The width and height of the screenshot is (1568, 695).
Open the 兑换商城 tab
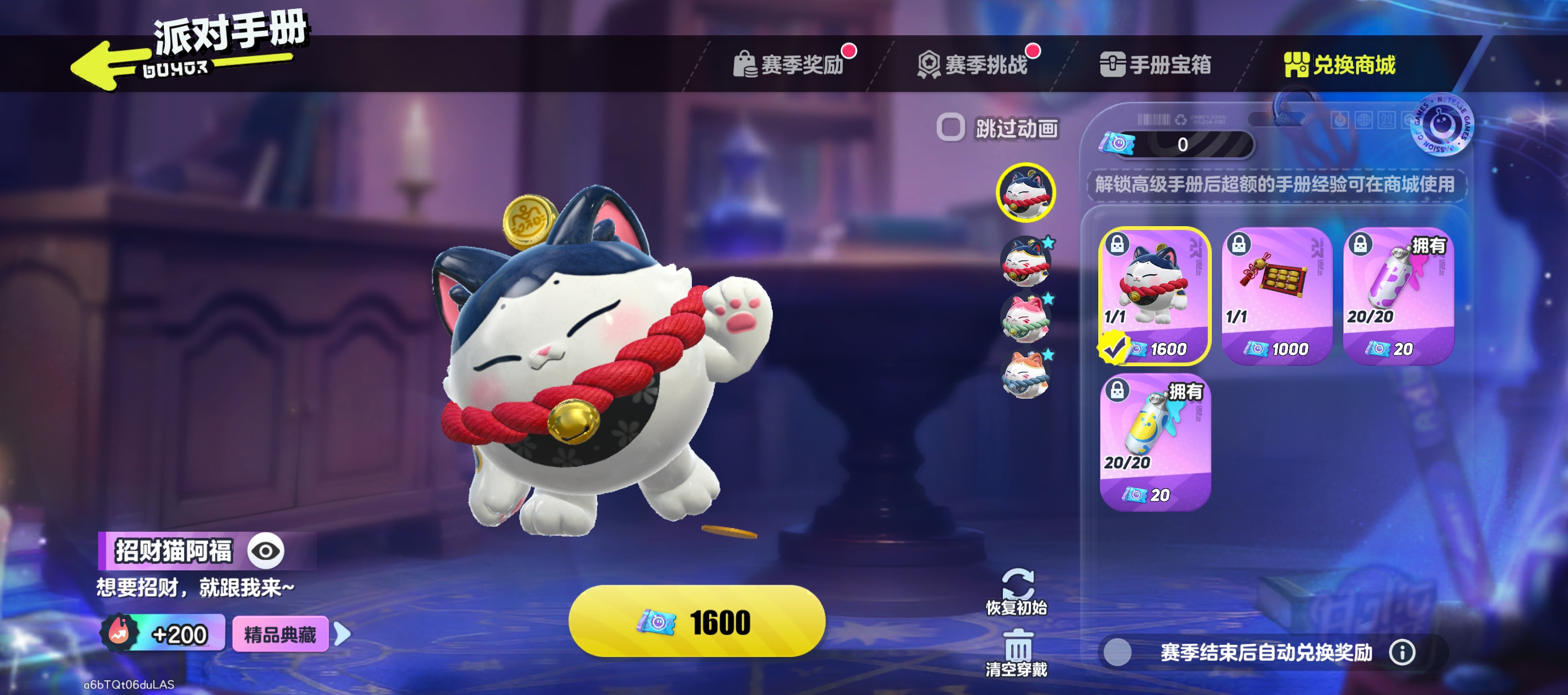pos(1340,65)
